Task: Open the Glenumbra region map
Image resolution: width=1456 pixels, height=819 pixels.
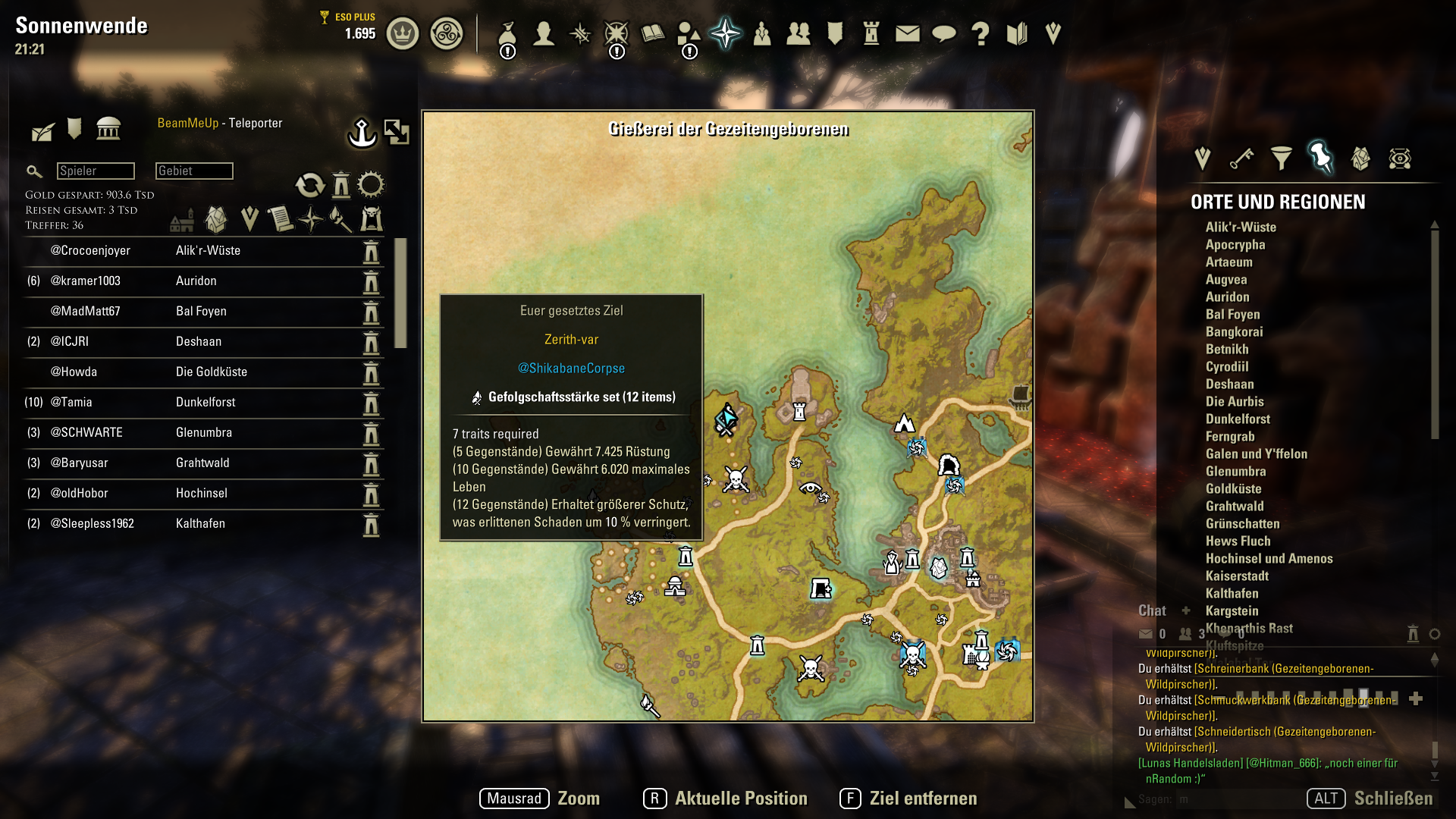Action: click(x=1235, y=471)
